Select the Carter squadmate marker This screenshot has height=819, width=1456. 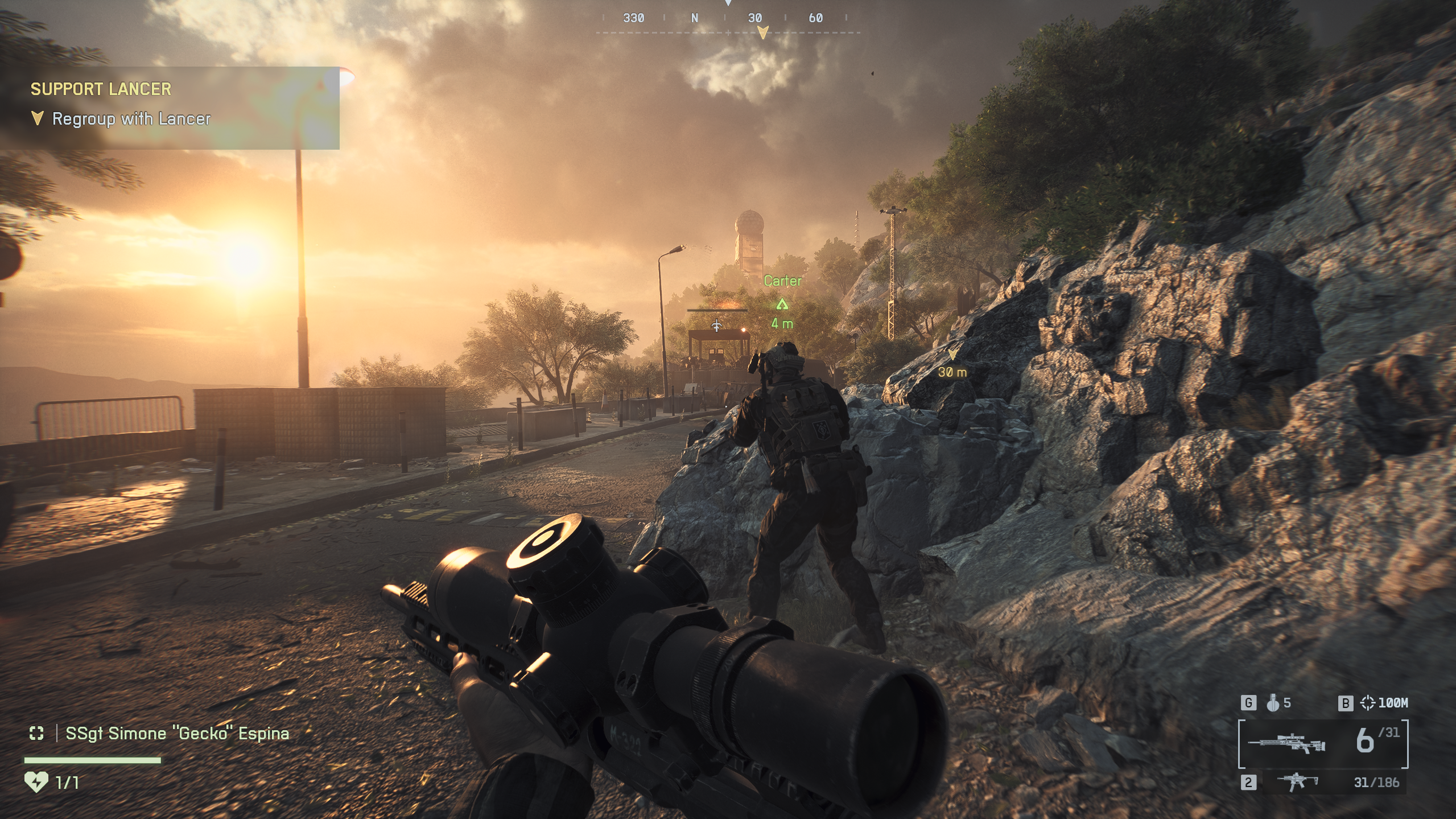[x=782, y=304]
